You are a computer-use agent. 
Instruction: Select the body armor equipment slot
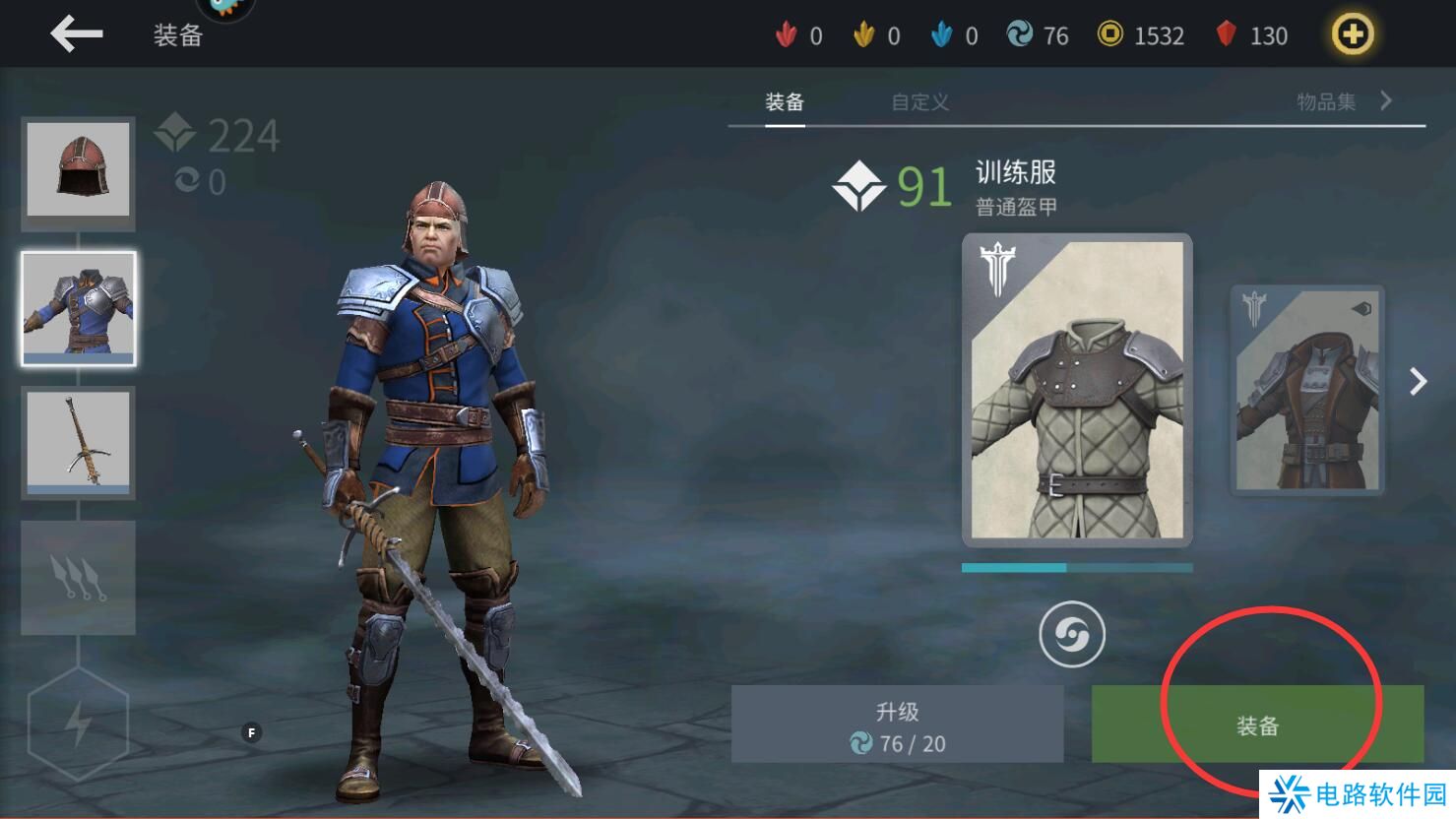pyautogui.click(x=79, y=307)
